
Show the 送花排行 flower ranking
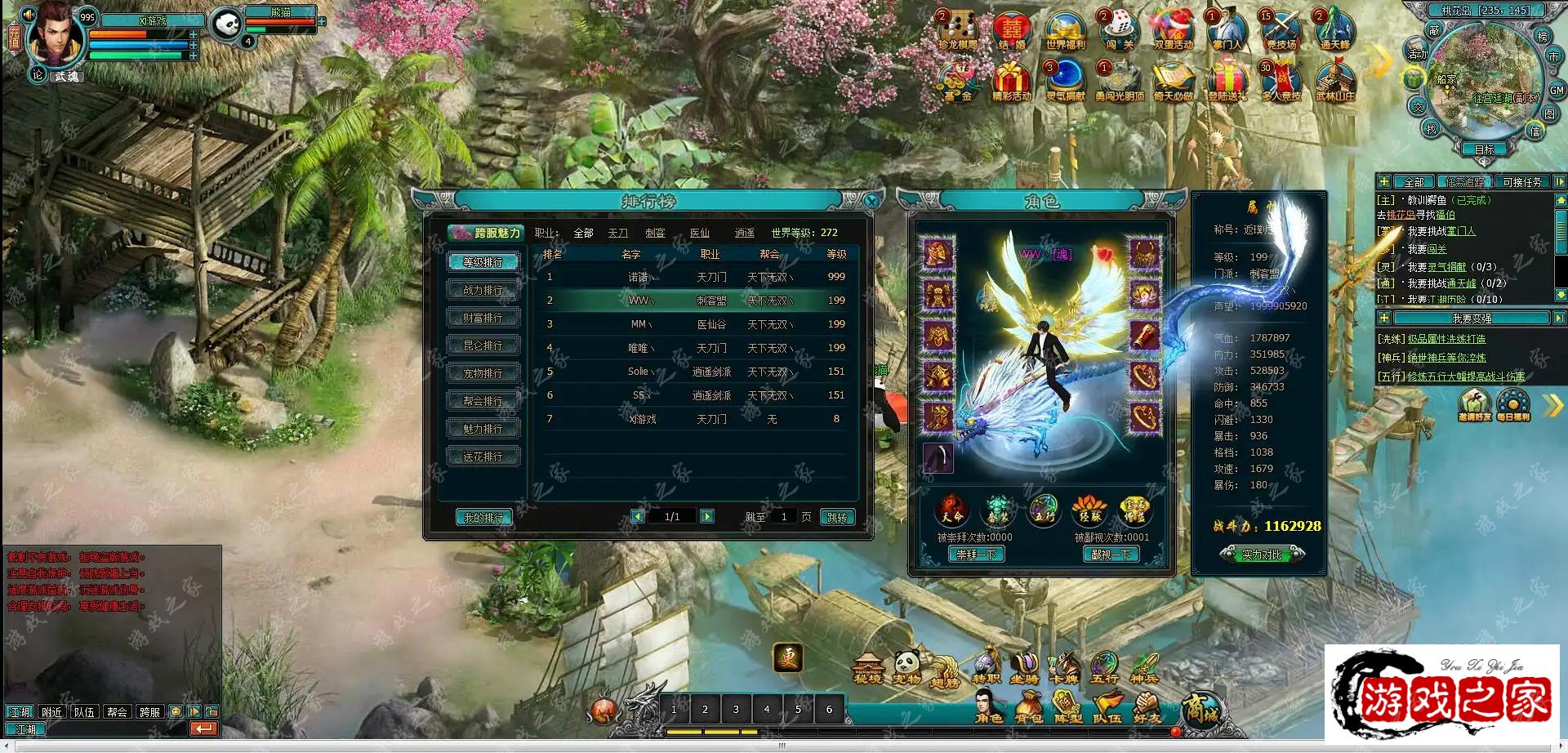483,457
